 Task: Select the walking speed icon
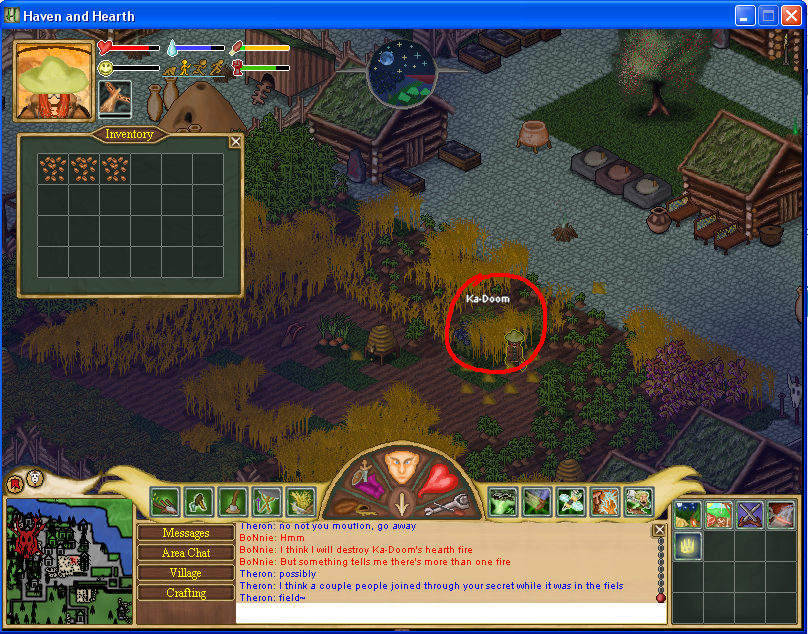pos(186,68)
